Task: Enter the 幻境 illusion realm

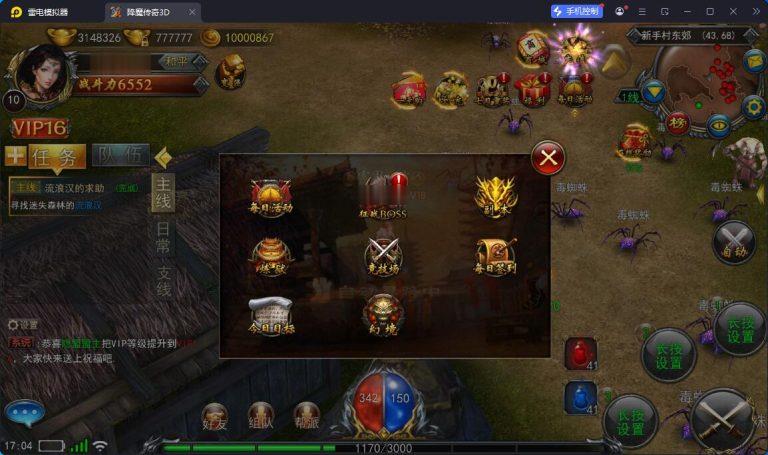Action: point(383,314)
